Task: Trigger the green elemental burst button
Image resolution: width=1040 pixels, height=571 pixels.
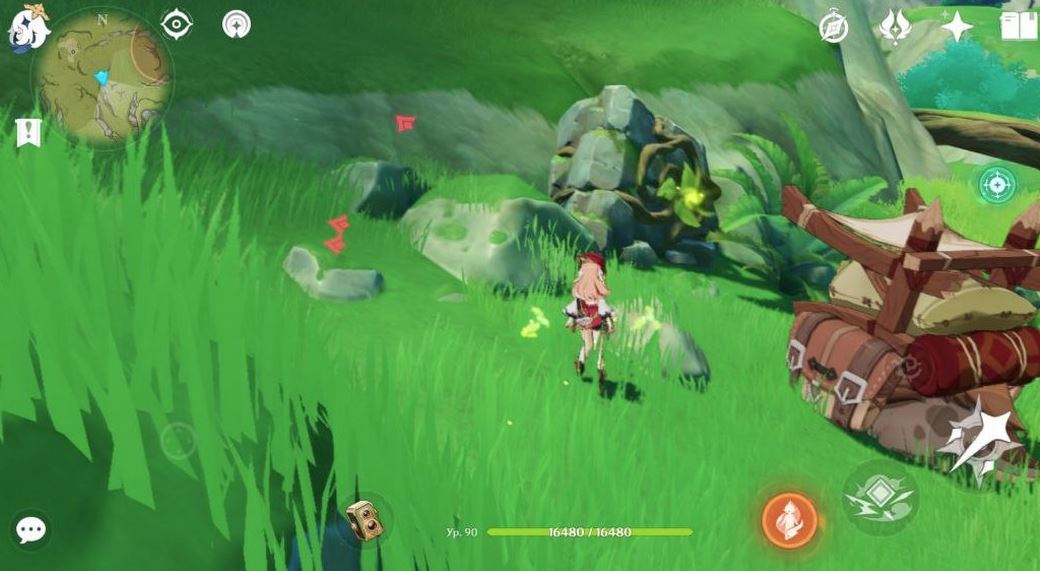Action: 879,494
